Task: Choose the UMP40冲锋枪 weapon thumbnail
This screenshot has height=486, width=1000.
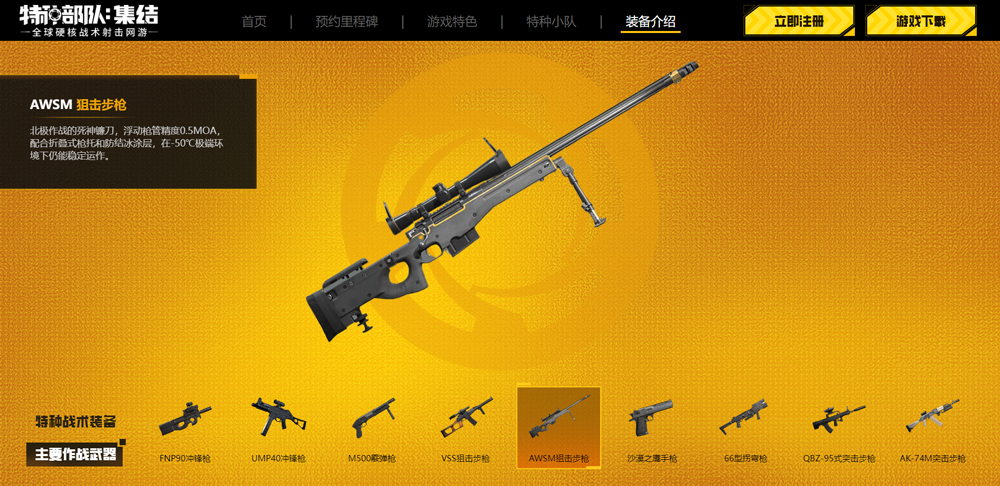Action: [279, 425]
